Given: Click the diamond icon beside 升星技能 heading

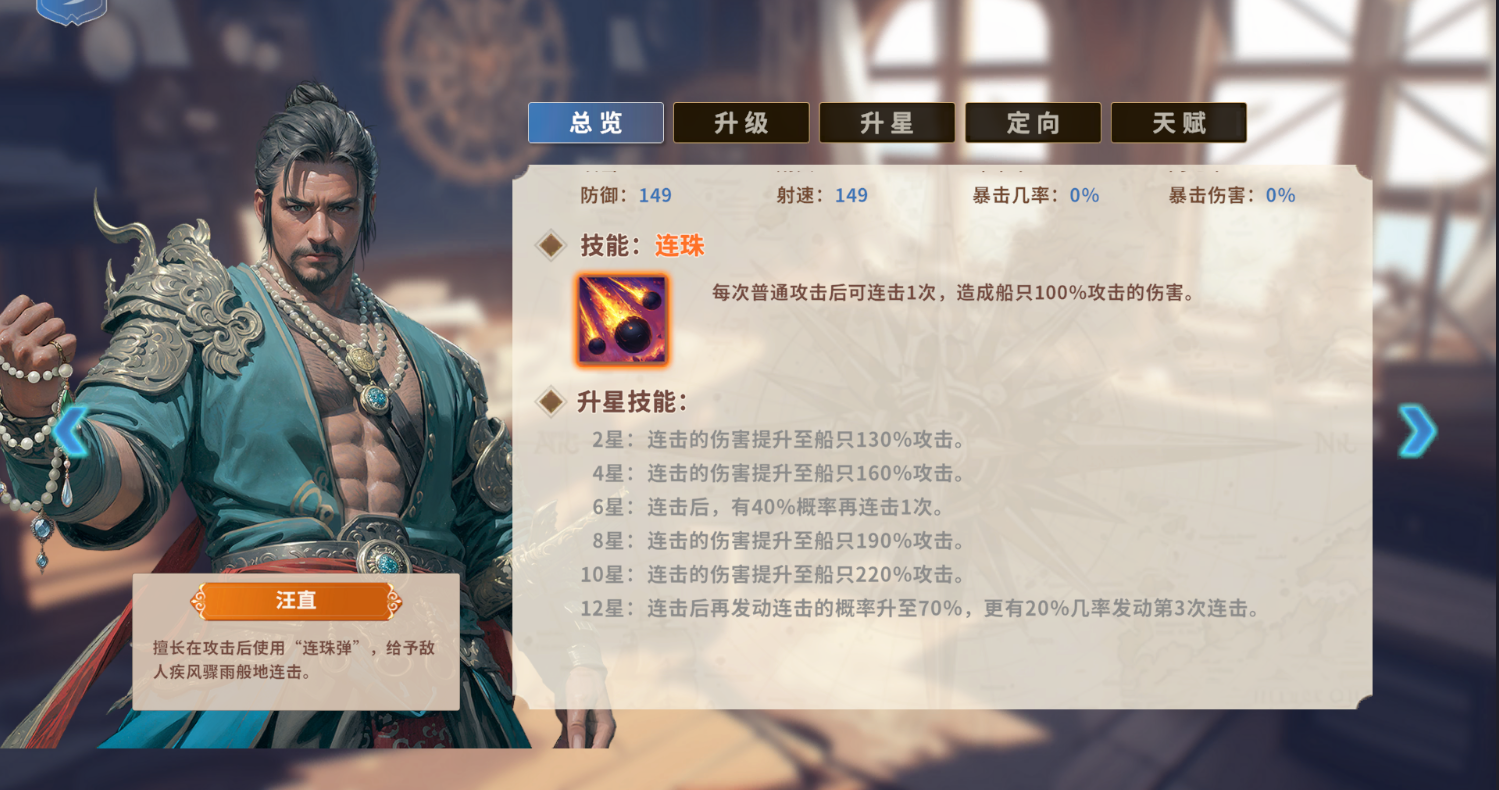Looking at the screenshot, I should click(550, 400).
